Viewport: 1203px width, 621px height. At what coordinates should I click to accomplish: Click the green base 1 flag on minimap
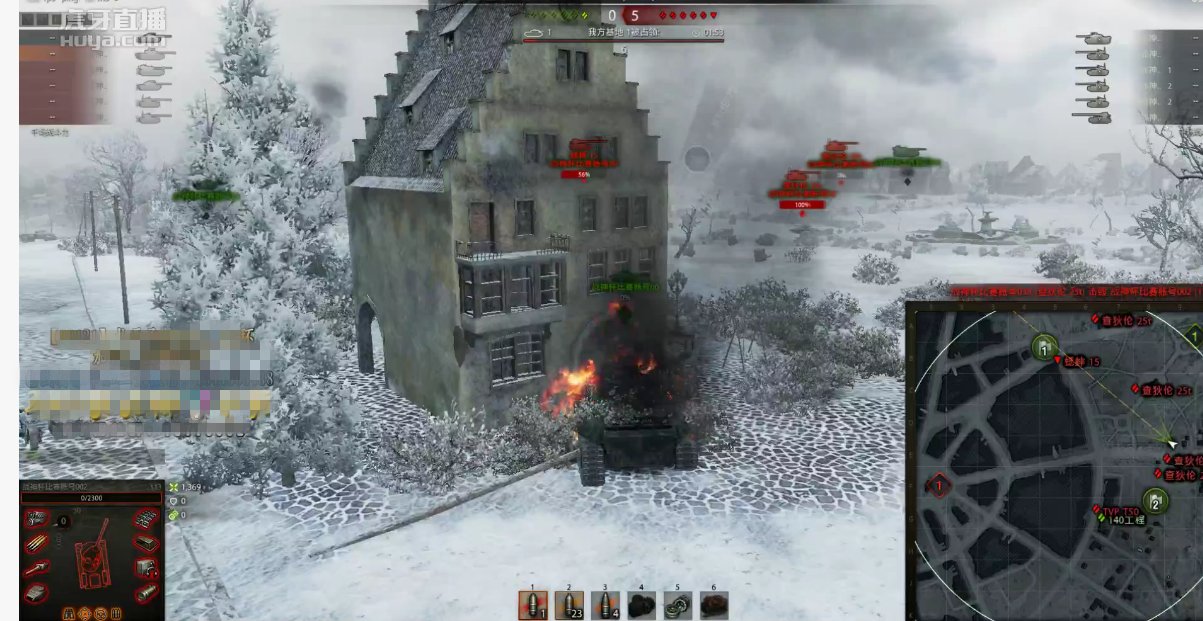[x=1045, y=349]
